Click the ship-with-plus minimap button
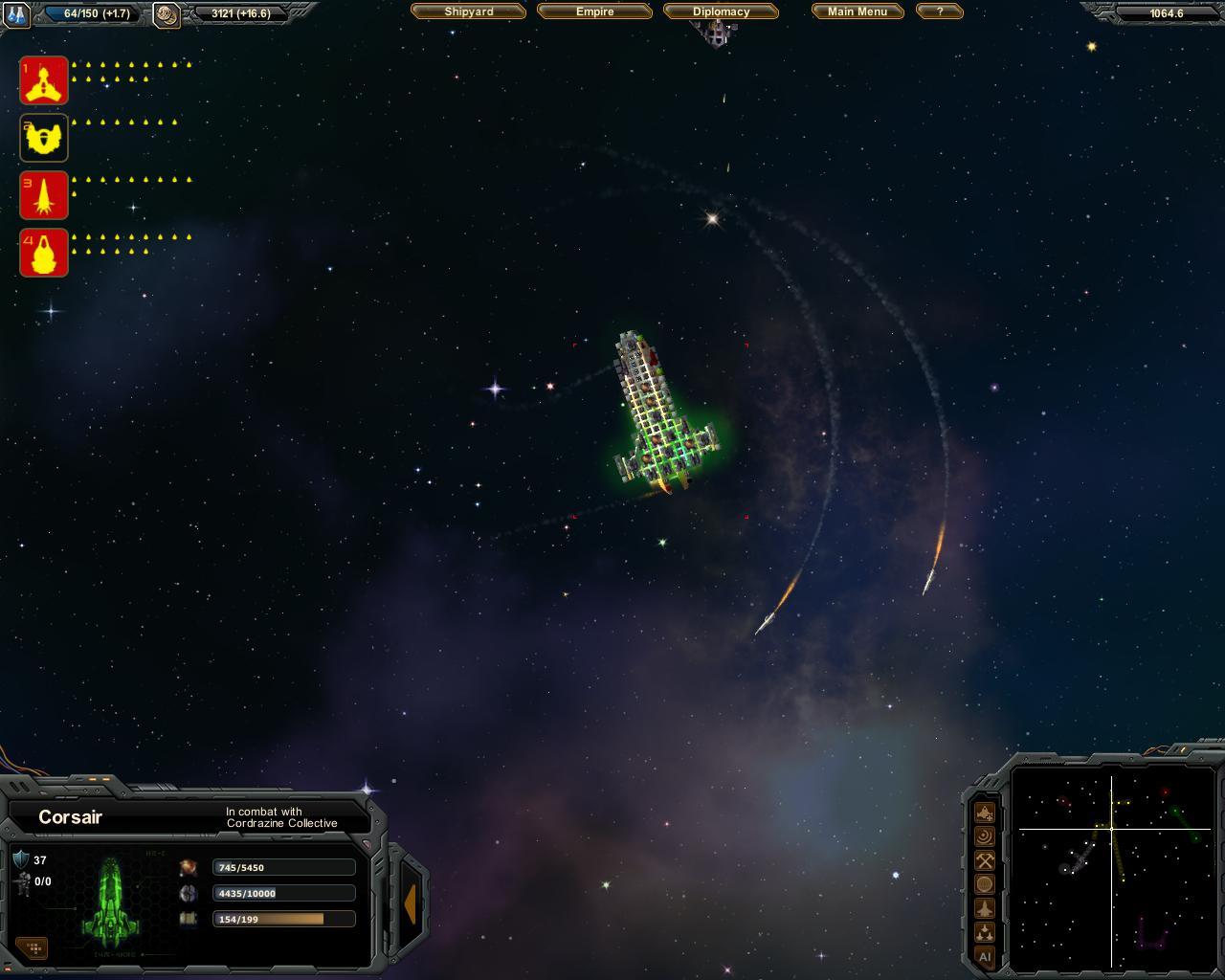This screenshot has width=1225, height=980. pyautogui.click(x=984, y=813)
